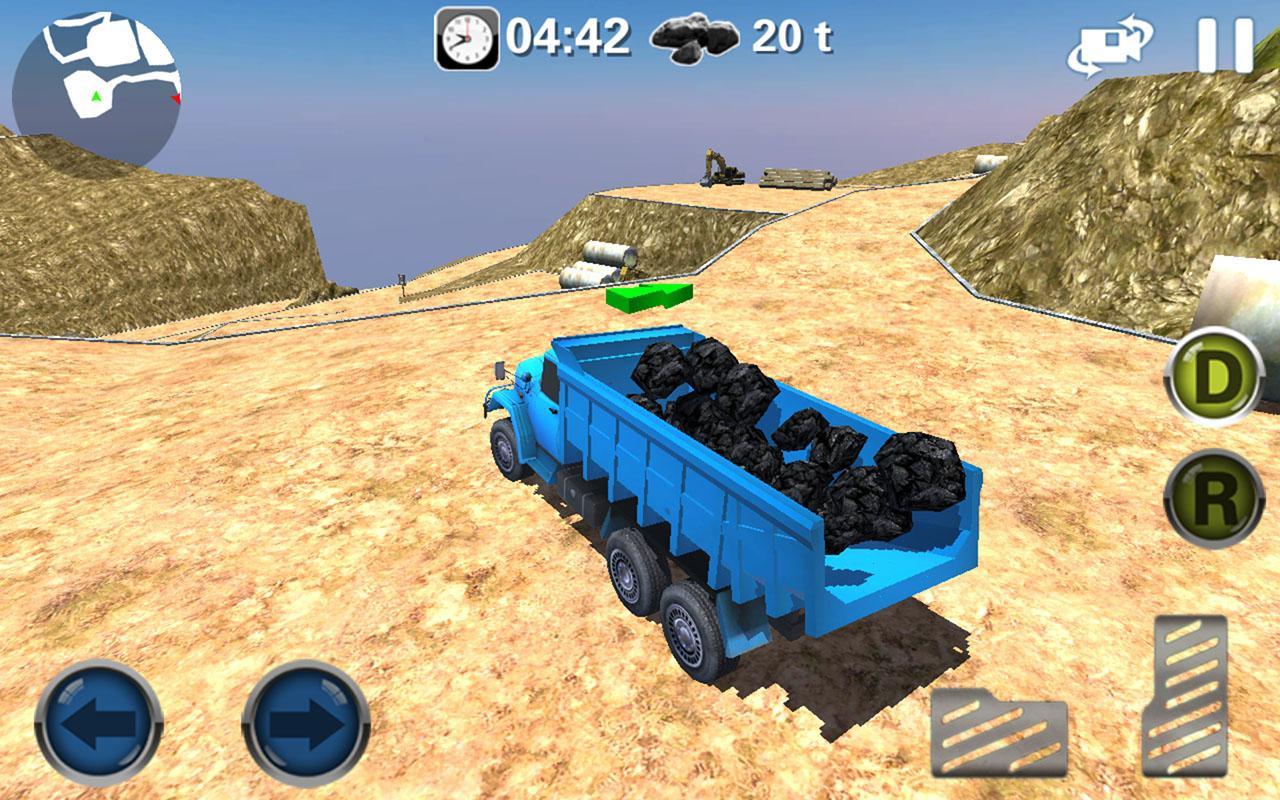Tap the camera view switch icon
The width and height of the screenshot is (1280, 800).
point(1110,42)
